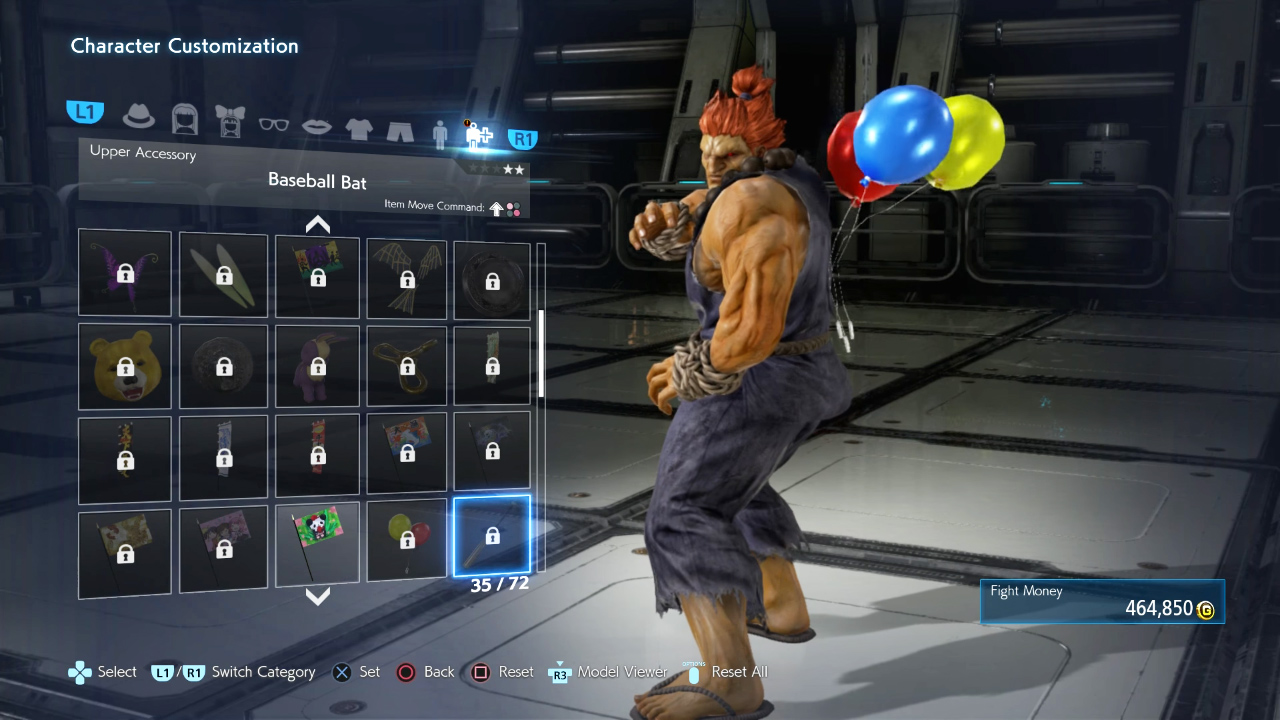Select the hair bow accessory tab
1280x720 pixels.
pos(230,119)
